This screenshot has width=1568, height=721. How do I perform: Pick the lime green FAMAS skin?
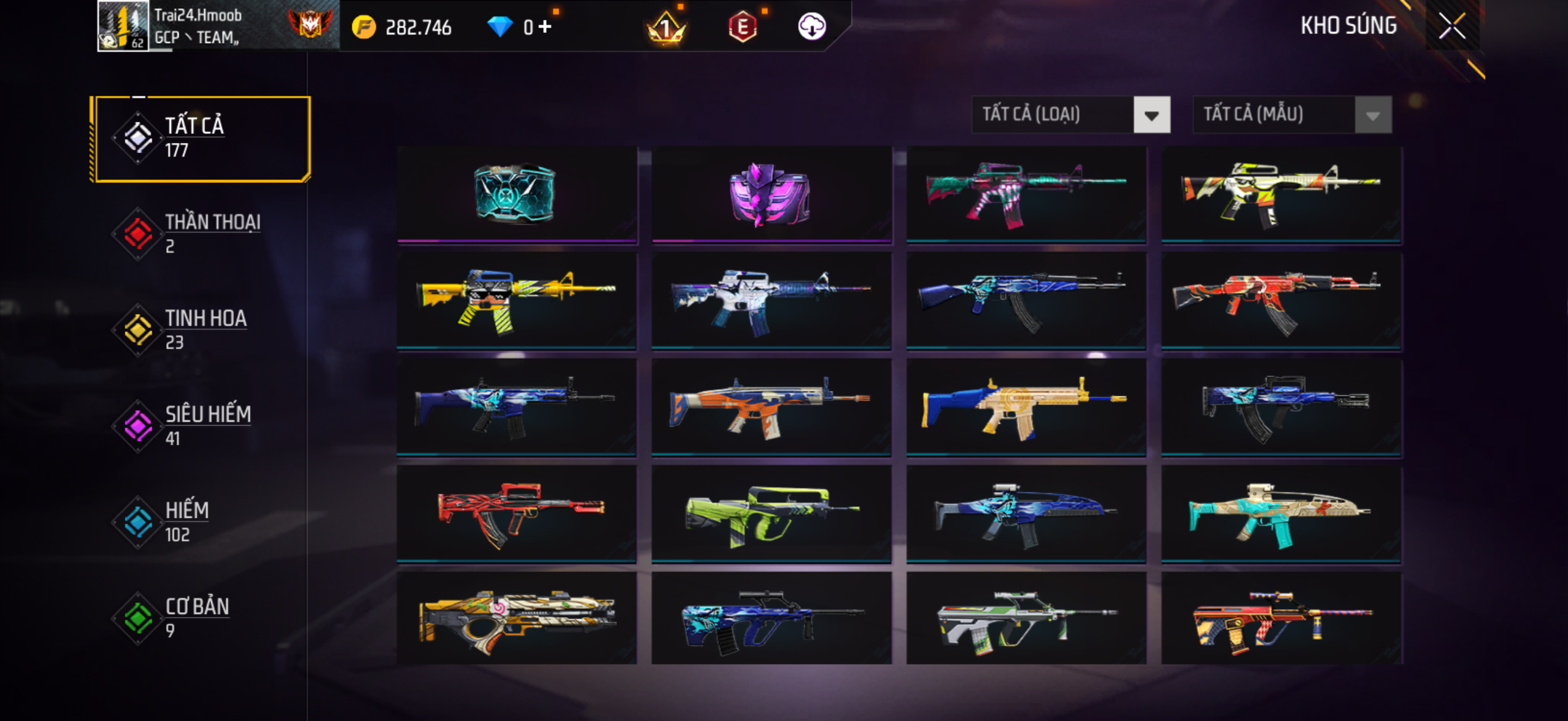[x=771, y=514]
